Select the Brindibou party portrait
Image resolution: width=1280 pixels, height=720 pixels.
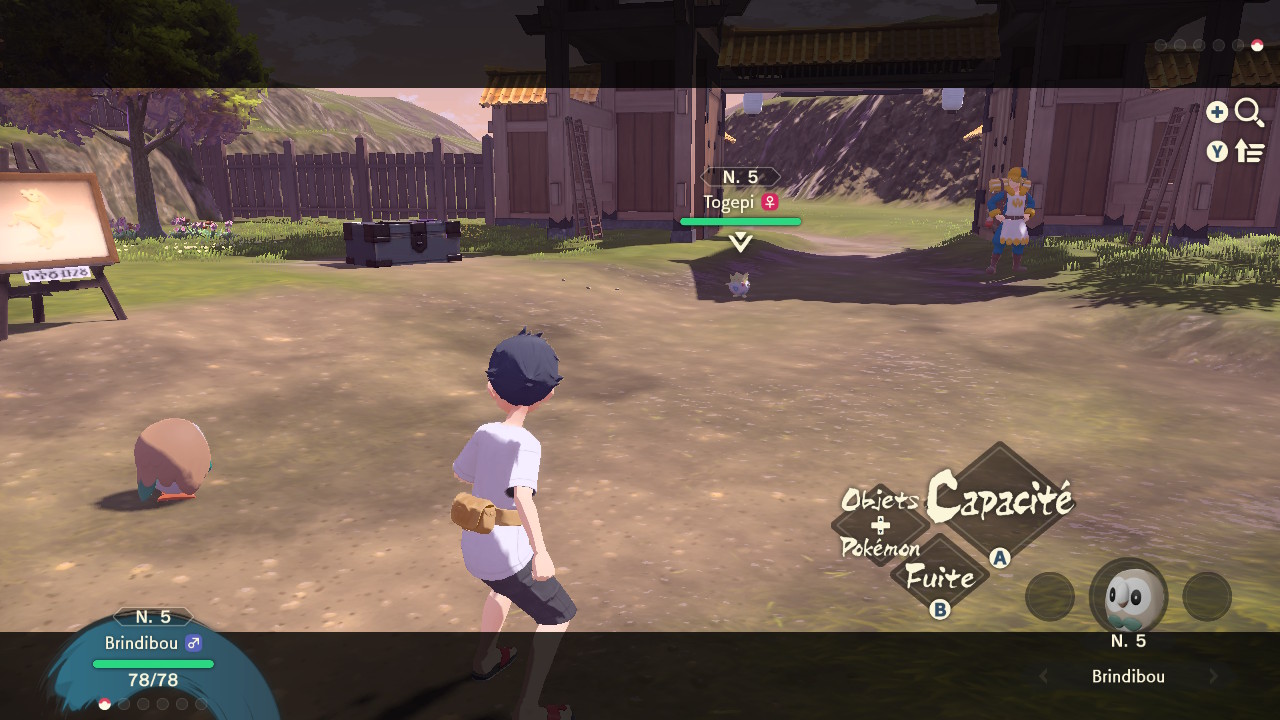click(1128, 597)
